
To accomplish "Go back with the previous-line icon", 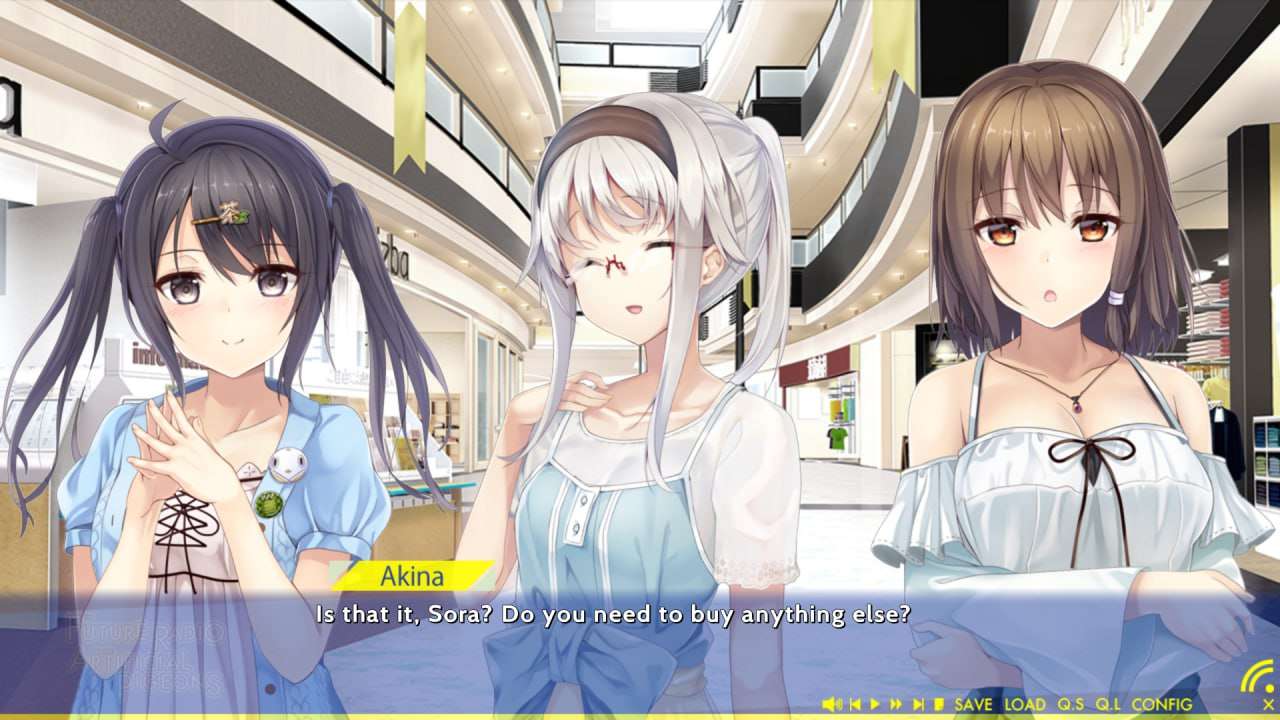I will (x=855, y=705).
